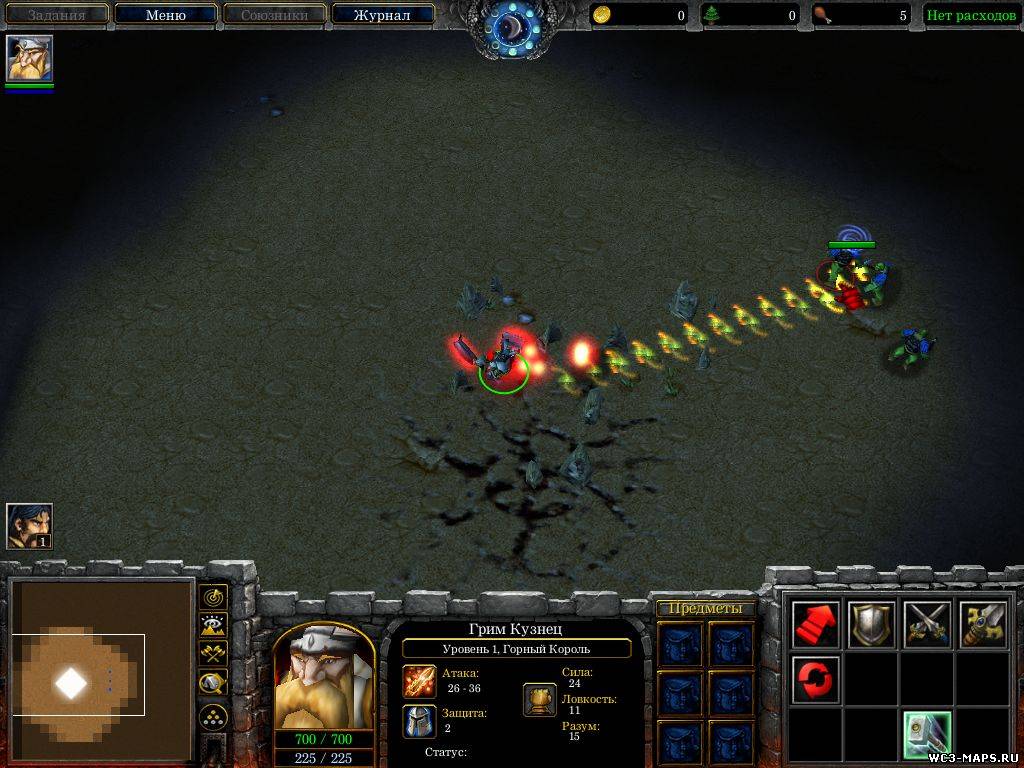Image resolution: width=1024 pixels, height=768 pixels.
Task: Click on the minimap
Action: click(101, 668)
